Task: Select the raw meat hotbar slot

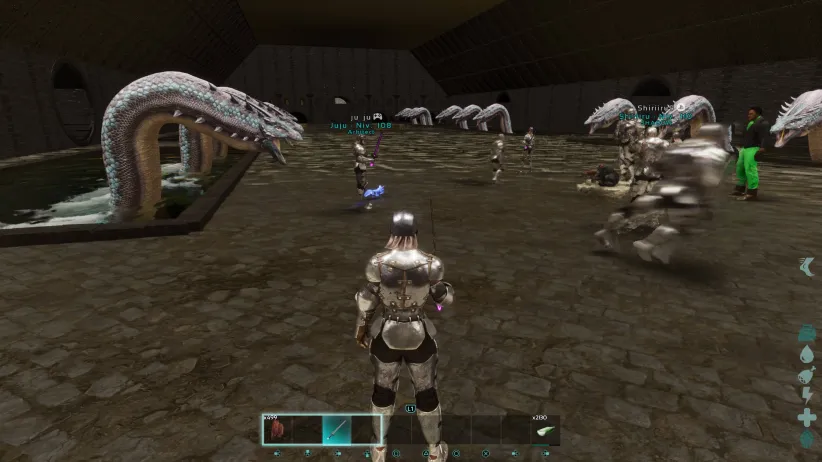Action: point(276,430)
